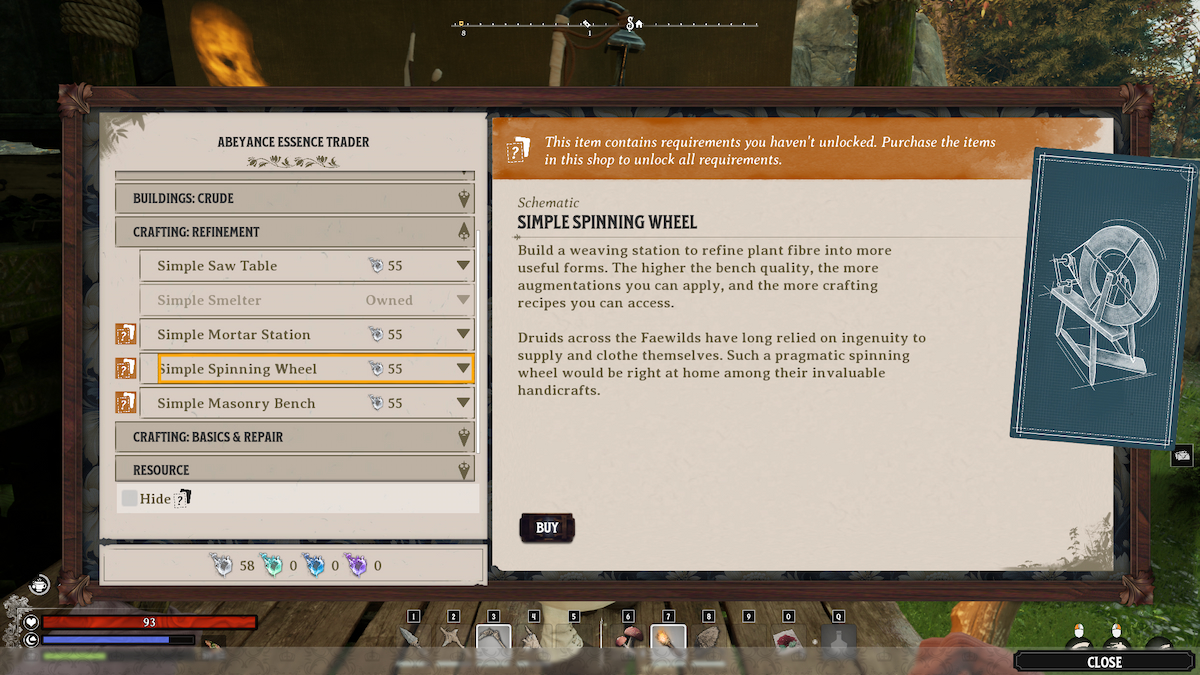The height and width of the screenshot is (675, 1200).
Task: Collapse the Crafting: Refinement category
Action: [295, 232]
